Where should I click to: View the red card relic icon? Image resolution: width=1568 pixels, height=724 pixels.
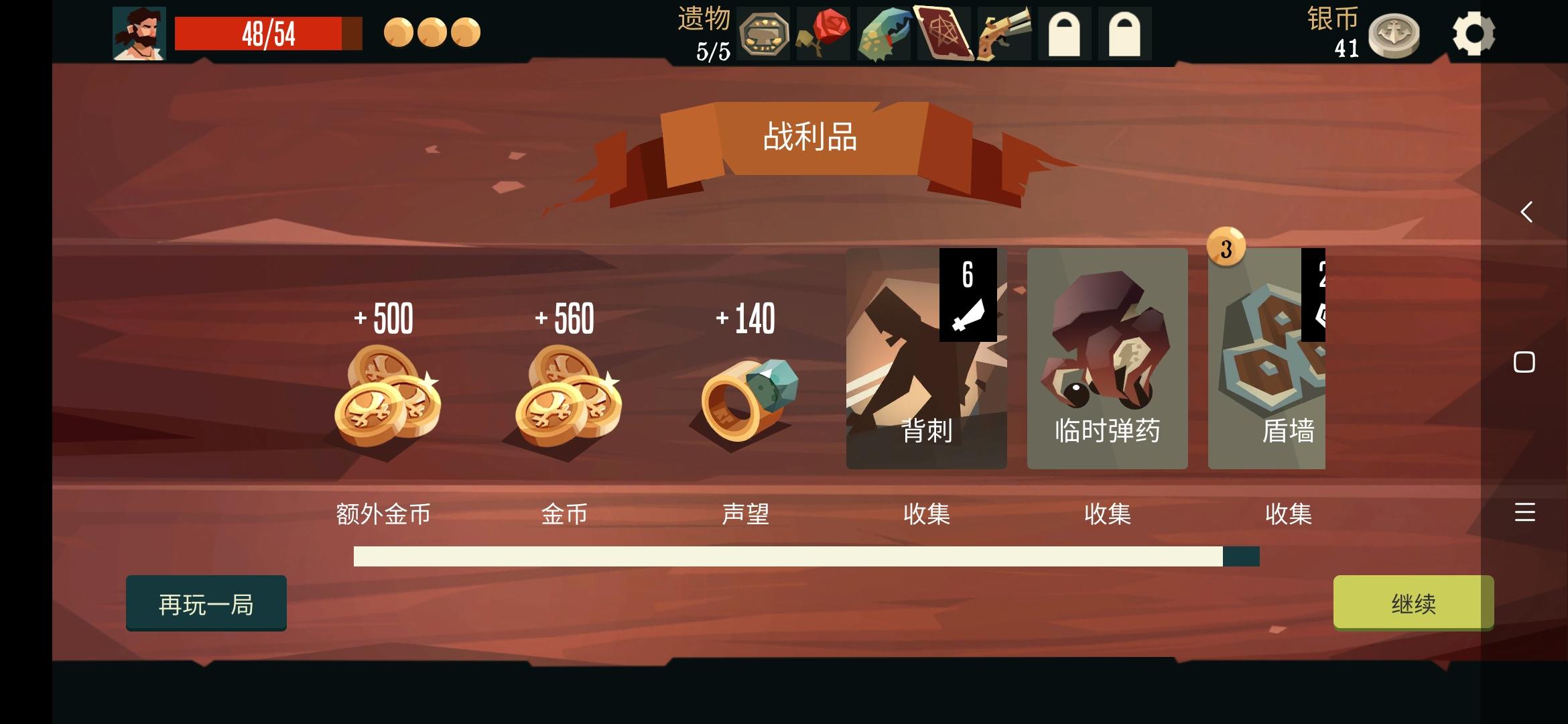[942, 32]
